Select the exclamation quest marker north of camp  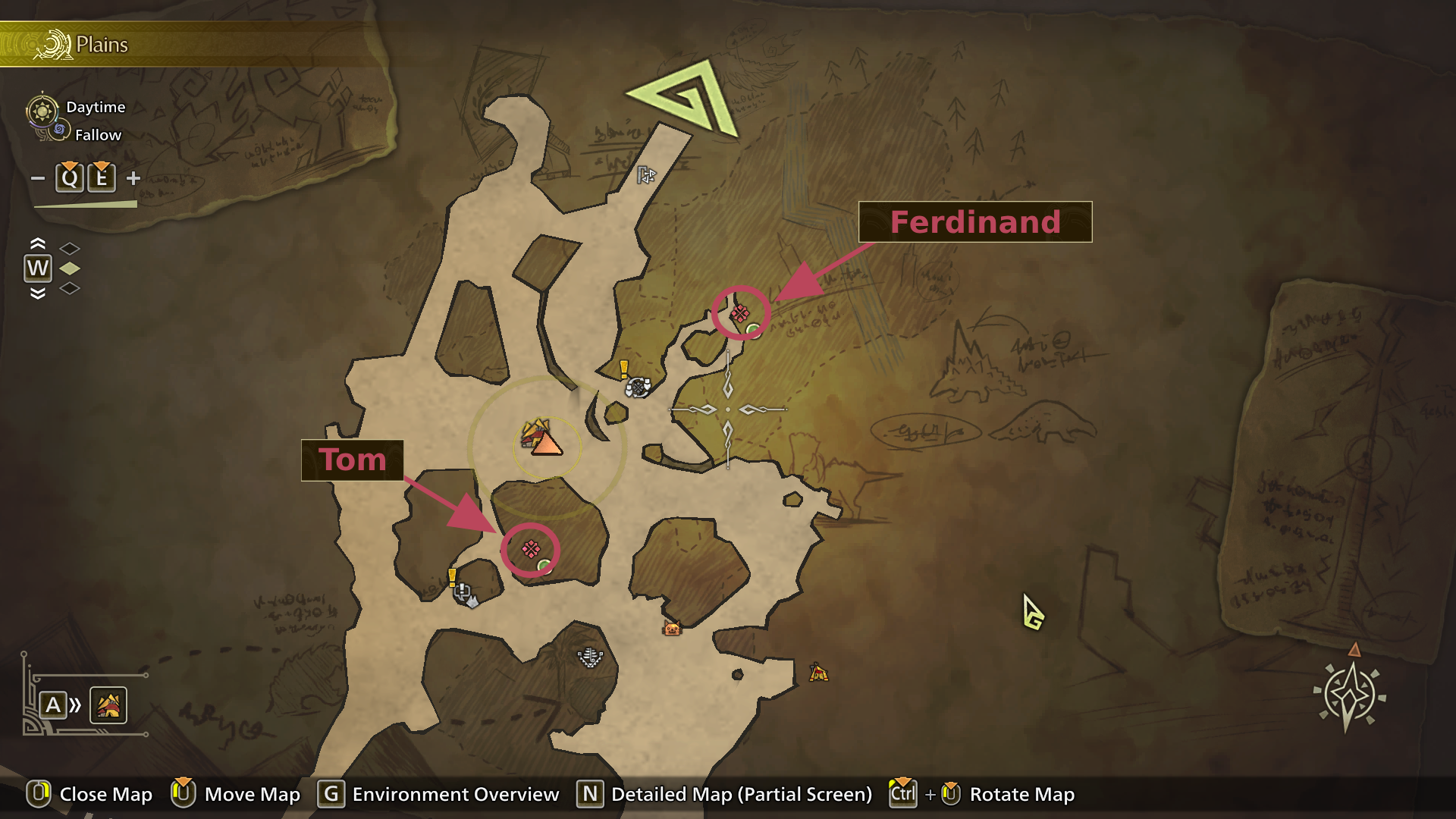(624, 369)
